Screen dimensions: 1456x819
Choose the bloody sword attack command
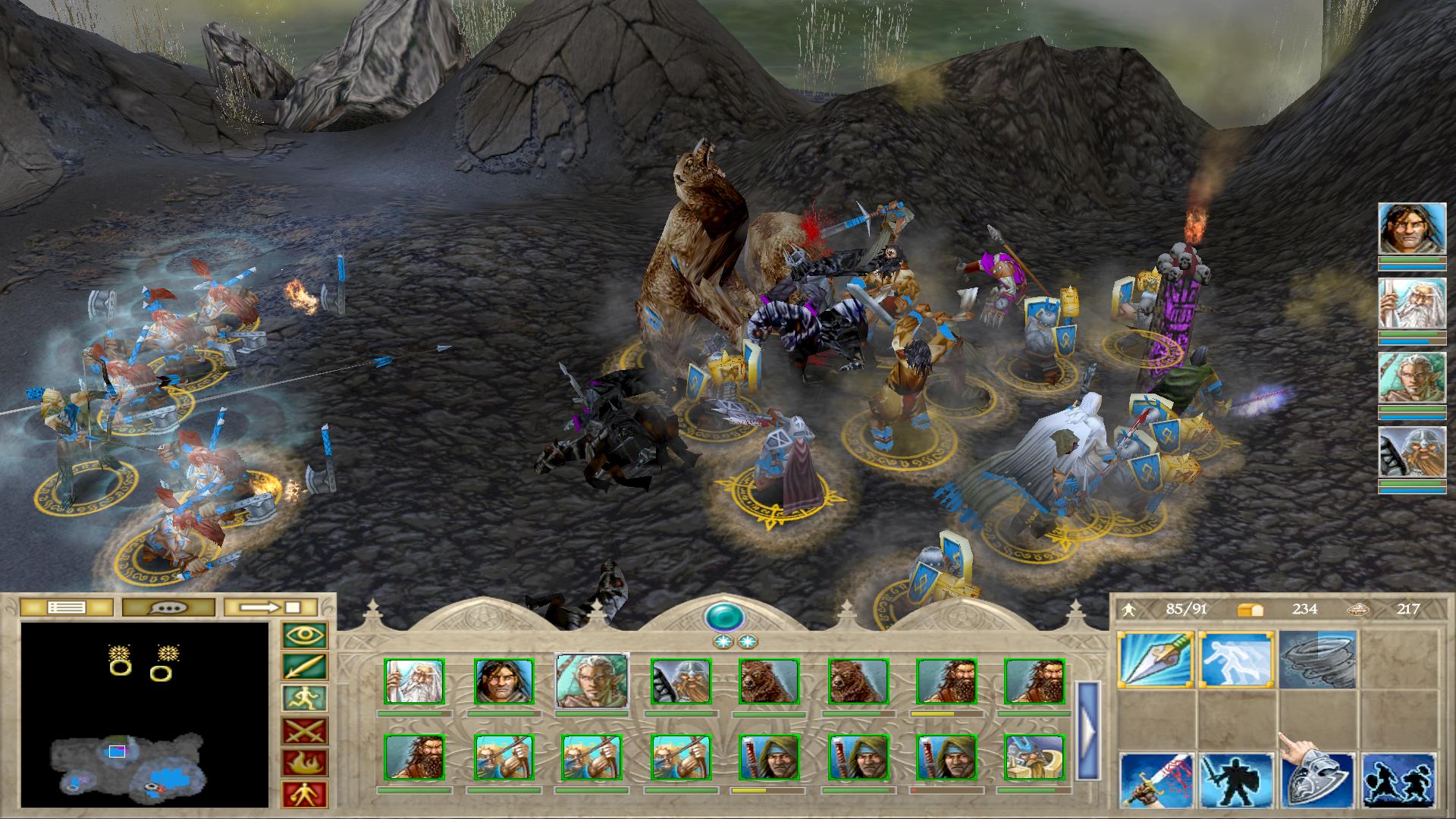coord(1156,780)
